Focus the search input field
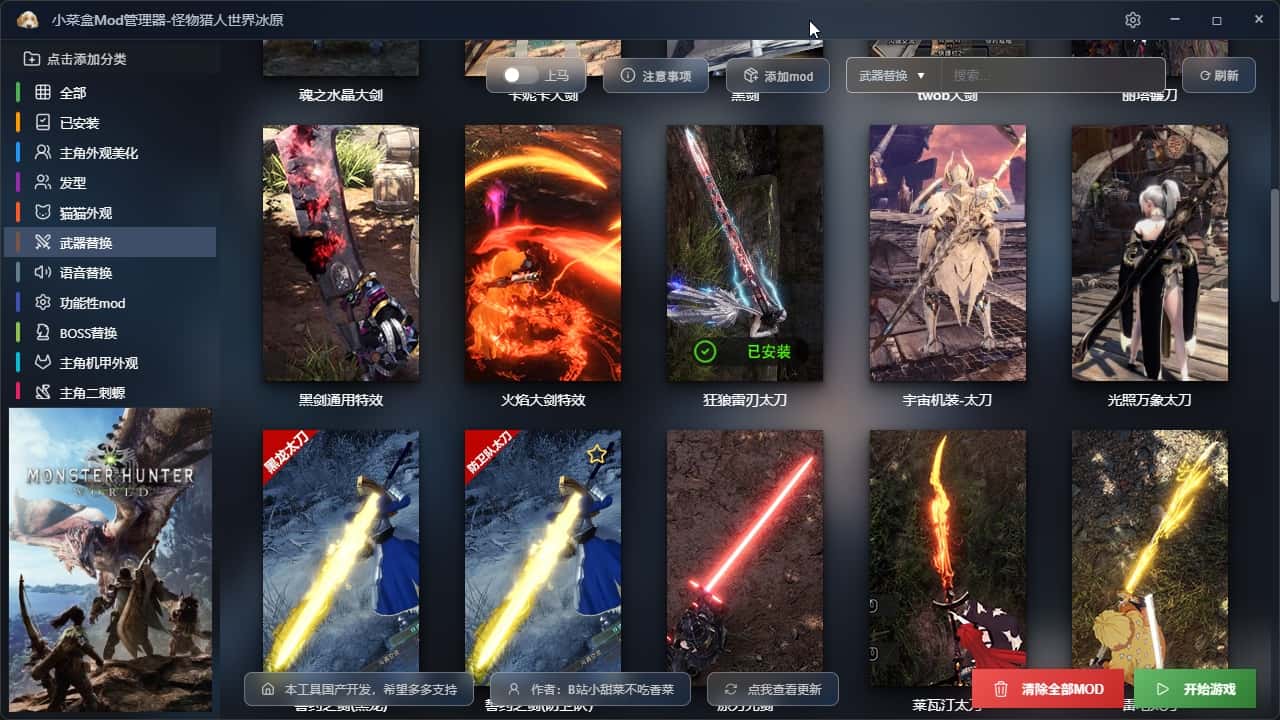The image size is (1280, 720). click(1050, 75)
